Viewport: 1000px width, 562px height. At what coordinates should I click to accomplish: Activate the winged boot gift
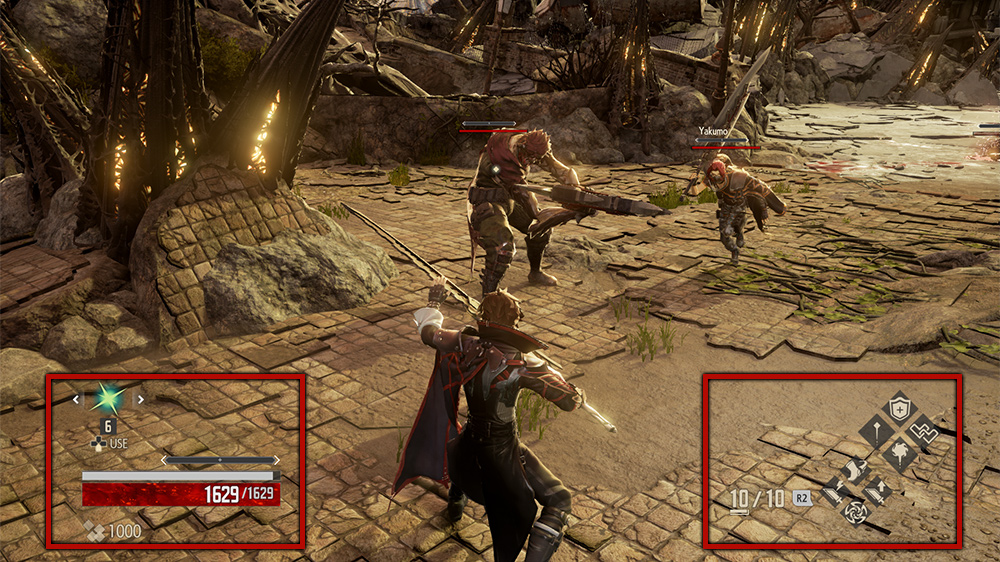(856, 470)
